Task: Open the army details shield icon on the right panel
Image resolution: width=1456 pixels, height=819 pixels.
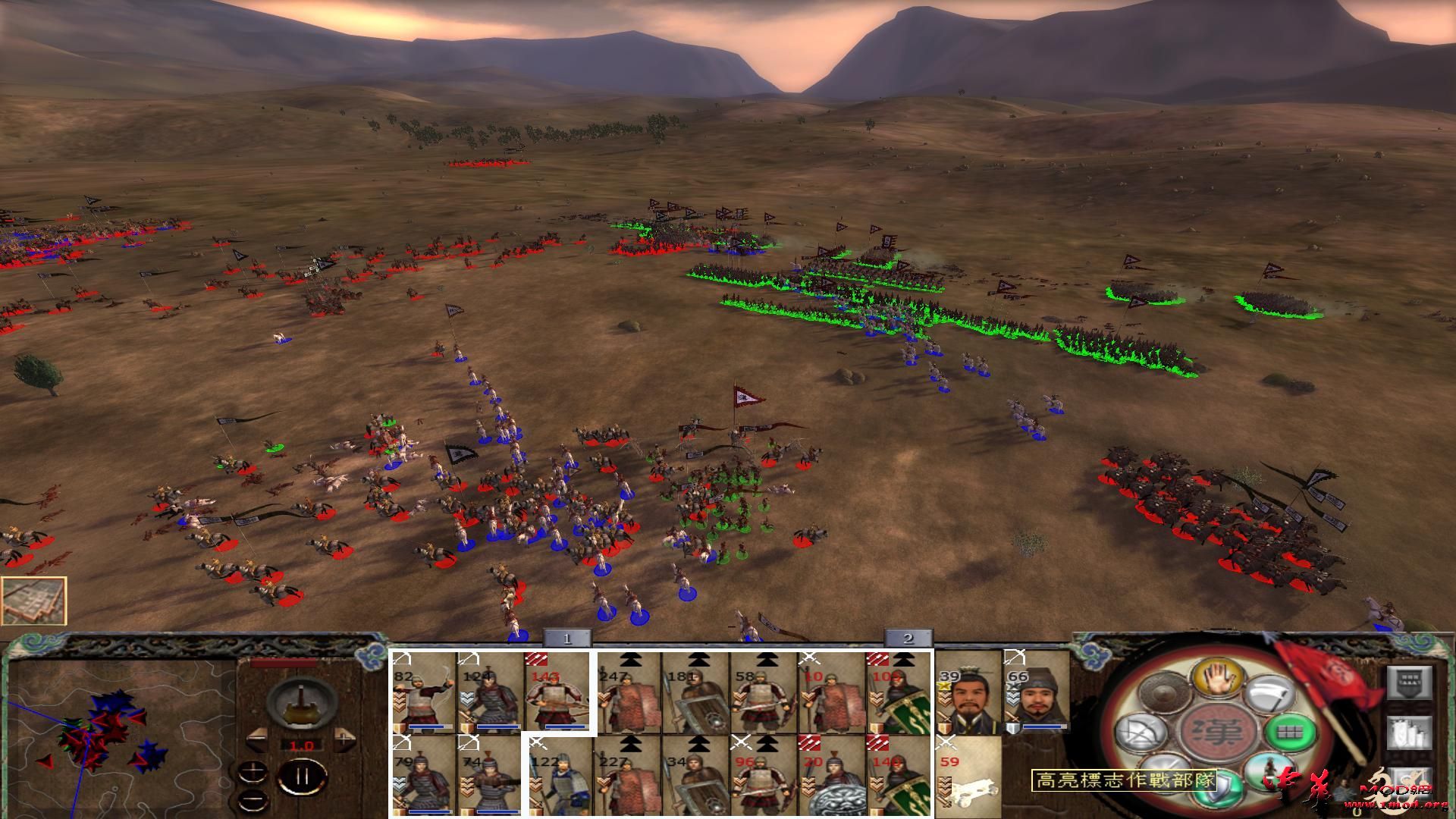Action: pos(1412,683)
